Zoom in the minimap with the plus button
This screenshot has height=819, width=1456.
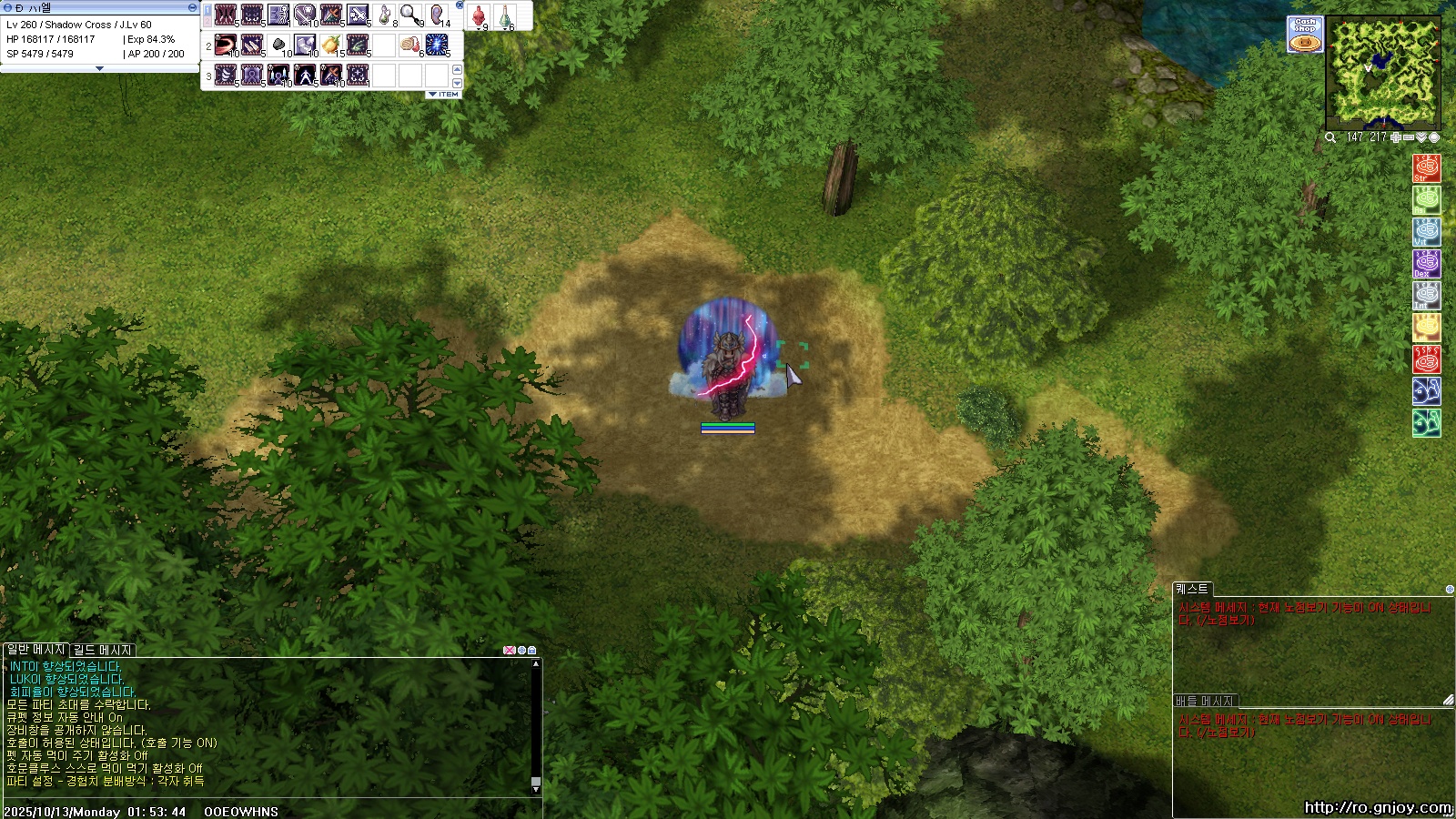point(1396,137)
